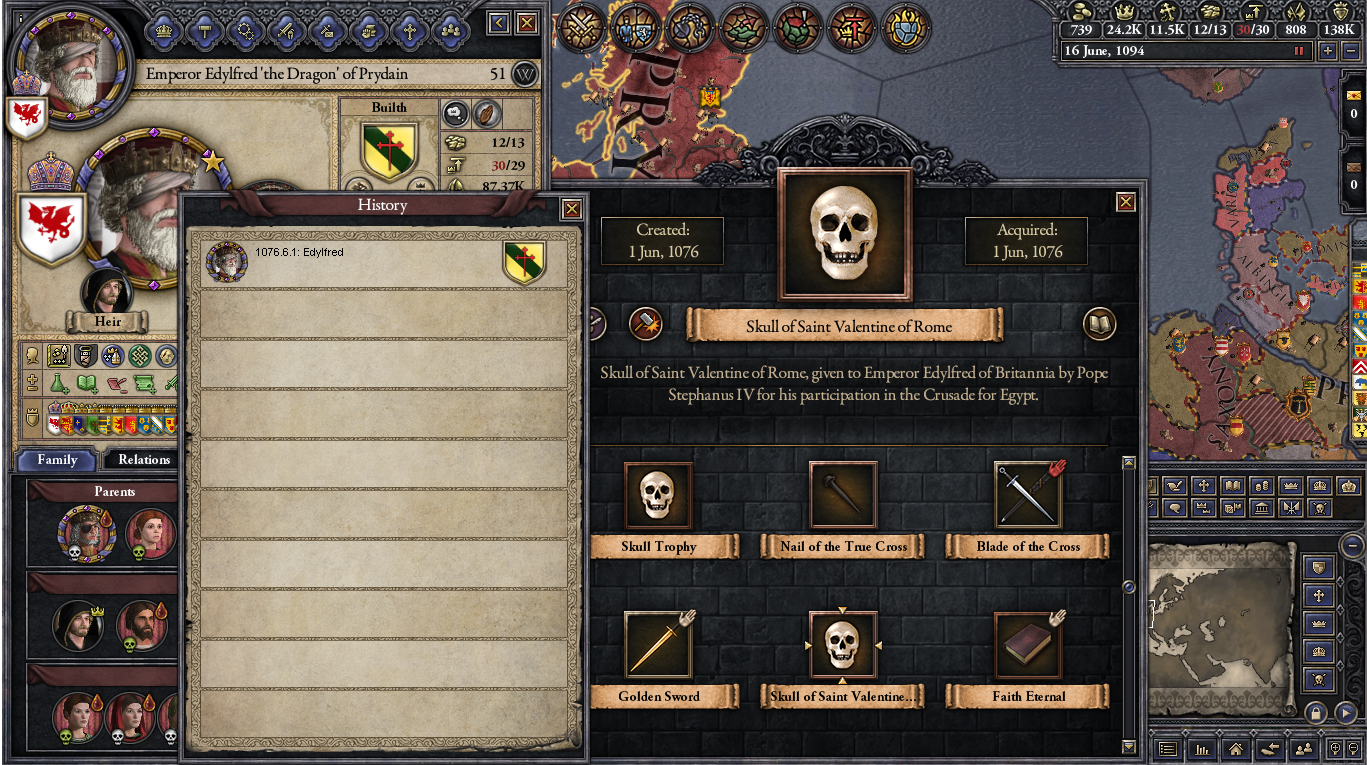1367x765 pixels.
Task: Open the Golden Sword artifact
Action: (x=658, y=645)
